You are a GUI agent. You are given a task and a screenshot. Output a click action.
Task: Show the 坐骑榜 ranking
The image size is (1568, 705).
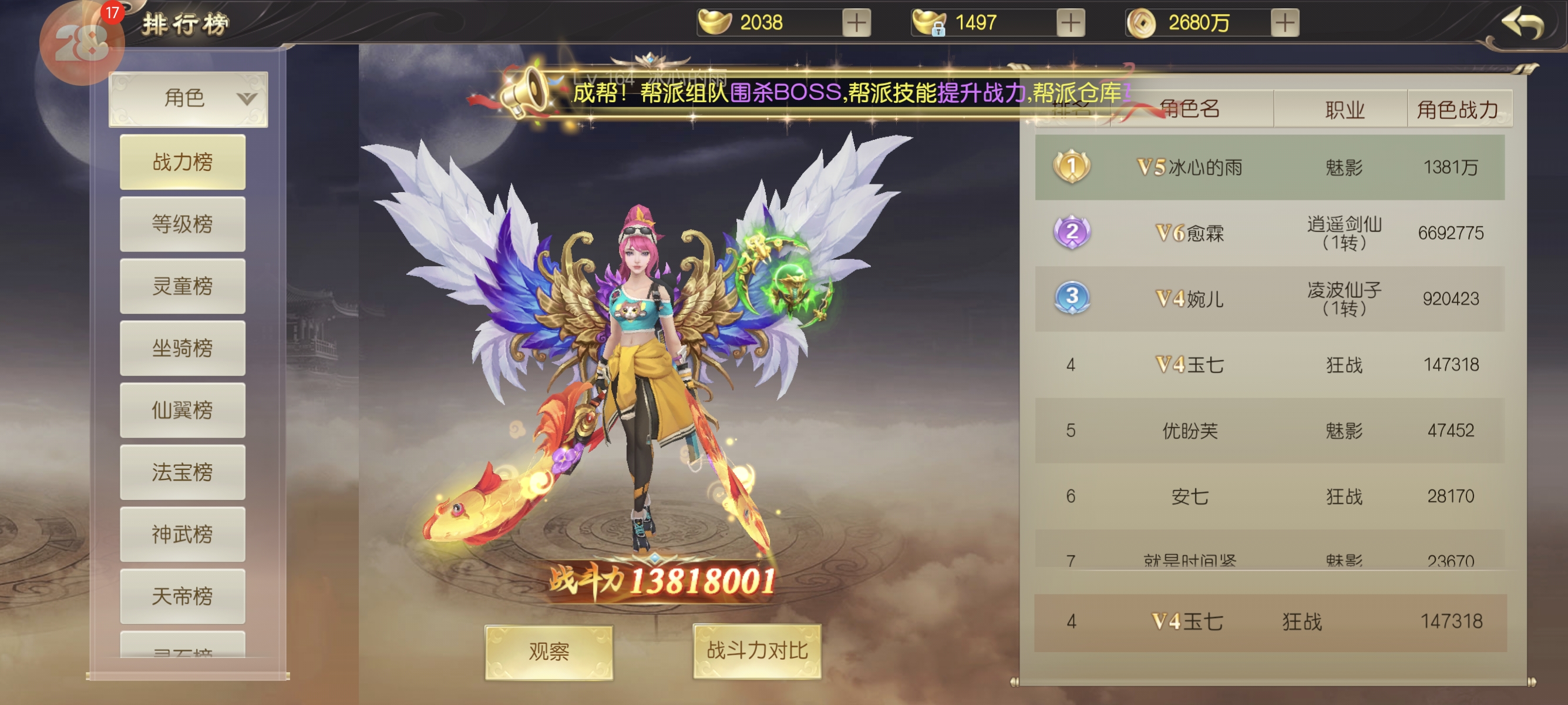tap(183, 348)
